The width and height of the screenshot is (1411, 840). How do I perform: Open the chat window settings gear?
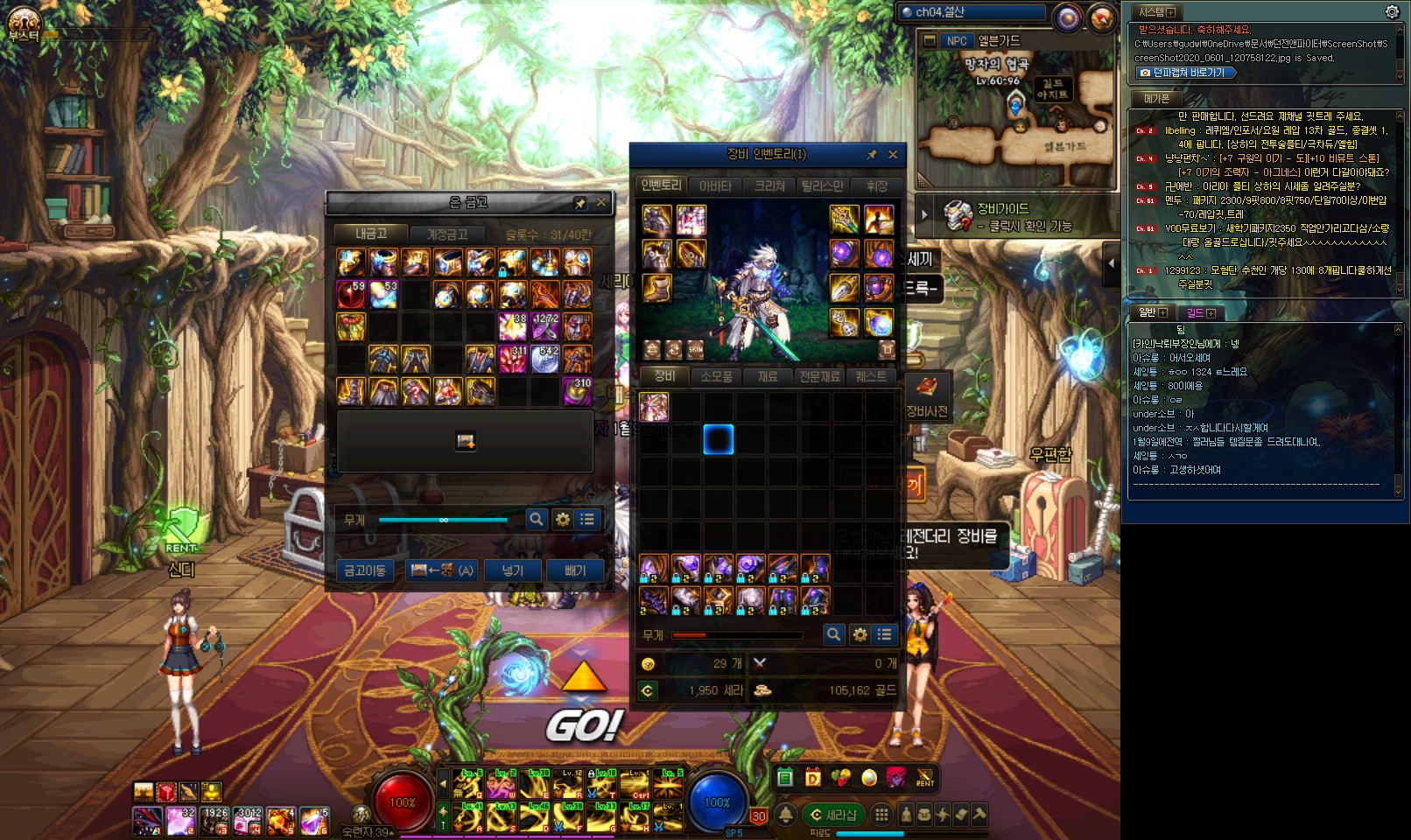1392,11
